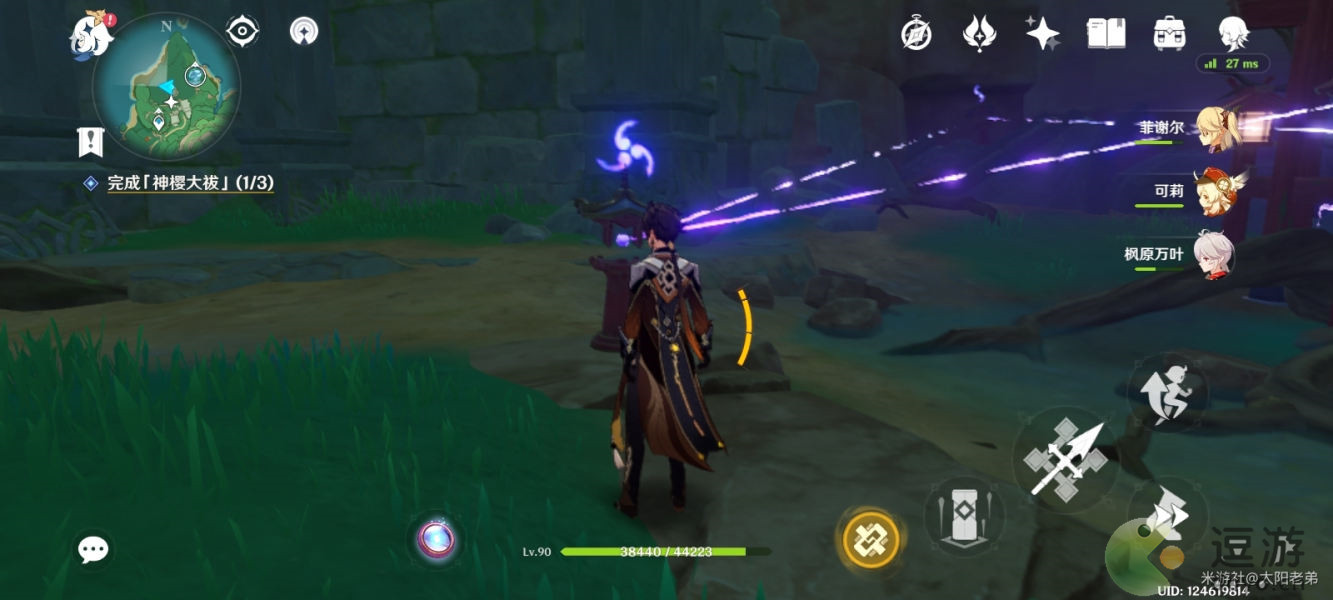The width and height of the screenshot is (1333, 600).
Task: Open the adventurer handbook book icon
Action: point(1105,33)
